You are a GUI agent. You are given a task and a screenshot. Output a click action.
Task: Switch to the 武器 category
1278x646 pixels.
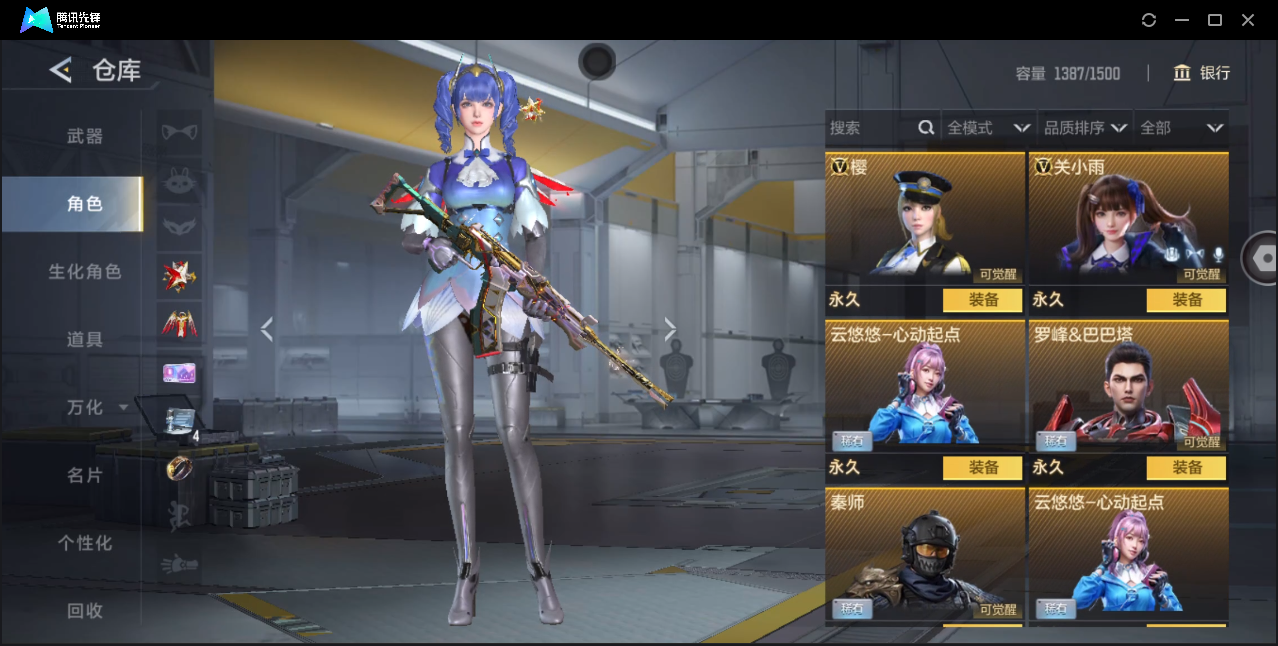click(x=85, y=136)
